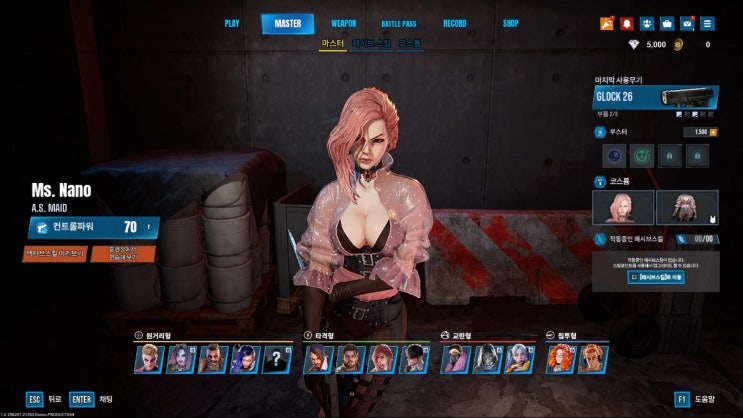Show the friends list icon
Viewport: 743px width, 418px height.
pyautogui.click(x=647, y=23)
